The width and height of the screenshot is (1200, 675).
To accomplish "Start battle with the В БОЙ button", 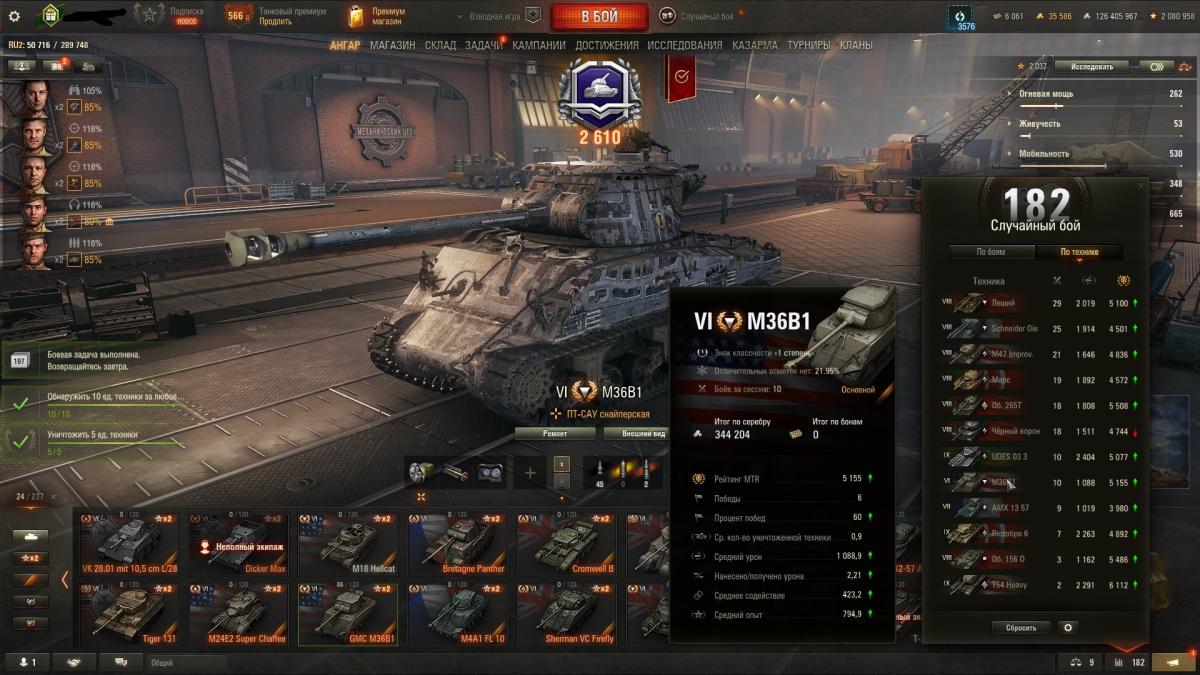I will pos(598,17).
